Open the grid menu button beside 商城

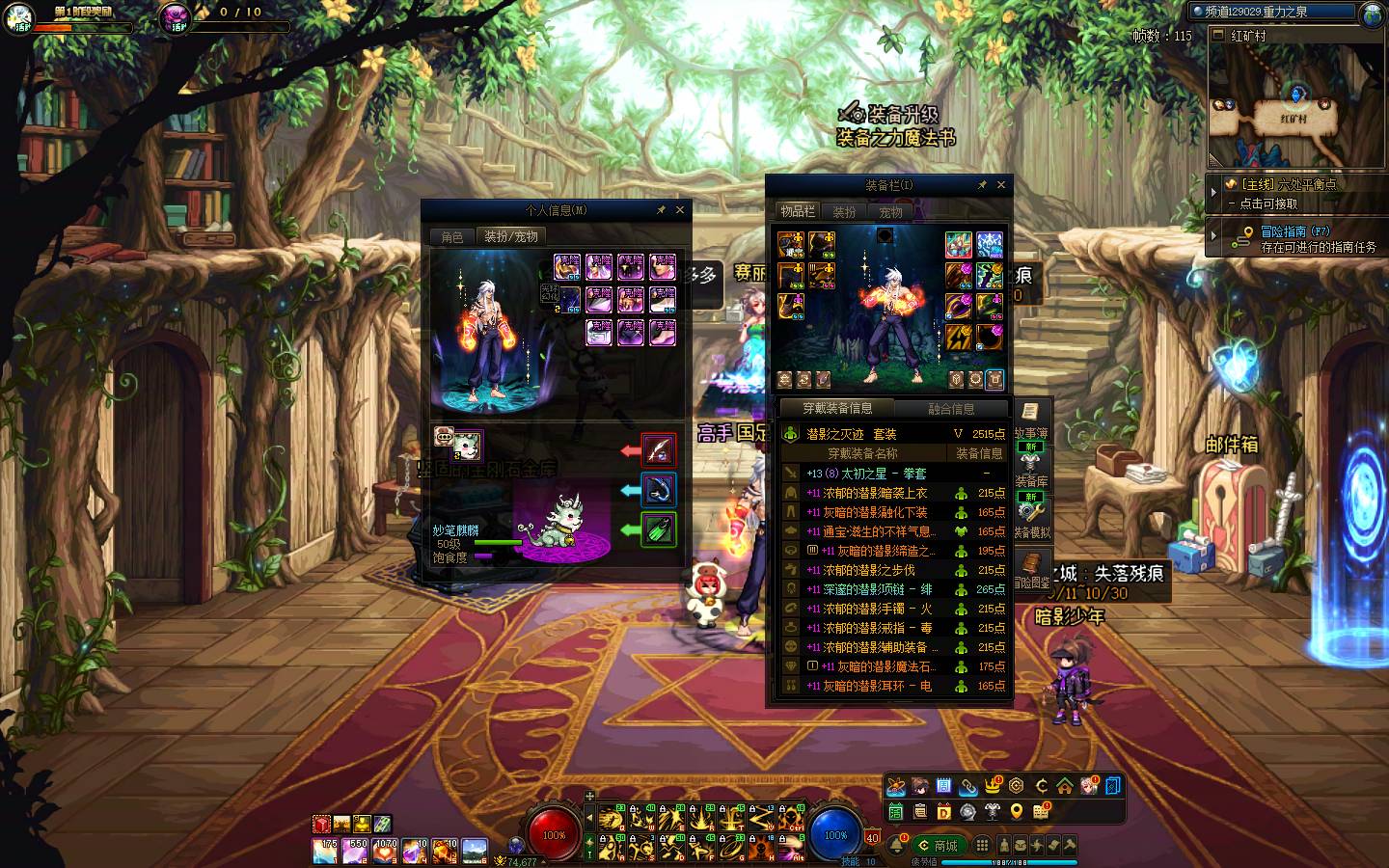coord(982,846)
